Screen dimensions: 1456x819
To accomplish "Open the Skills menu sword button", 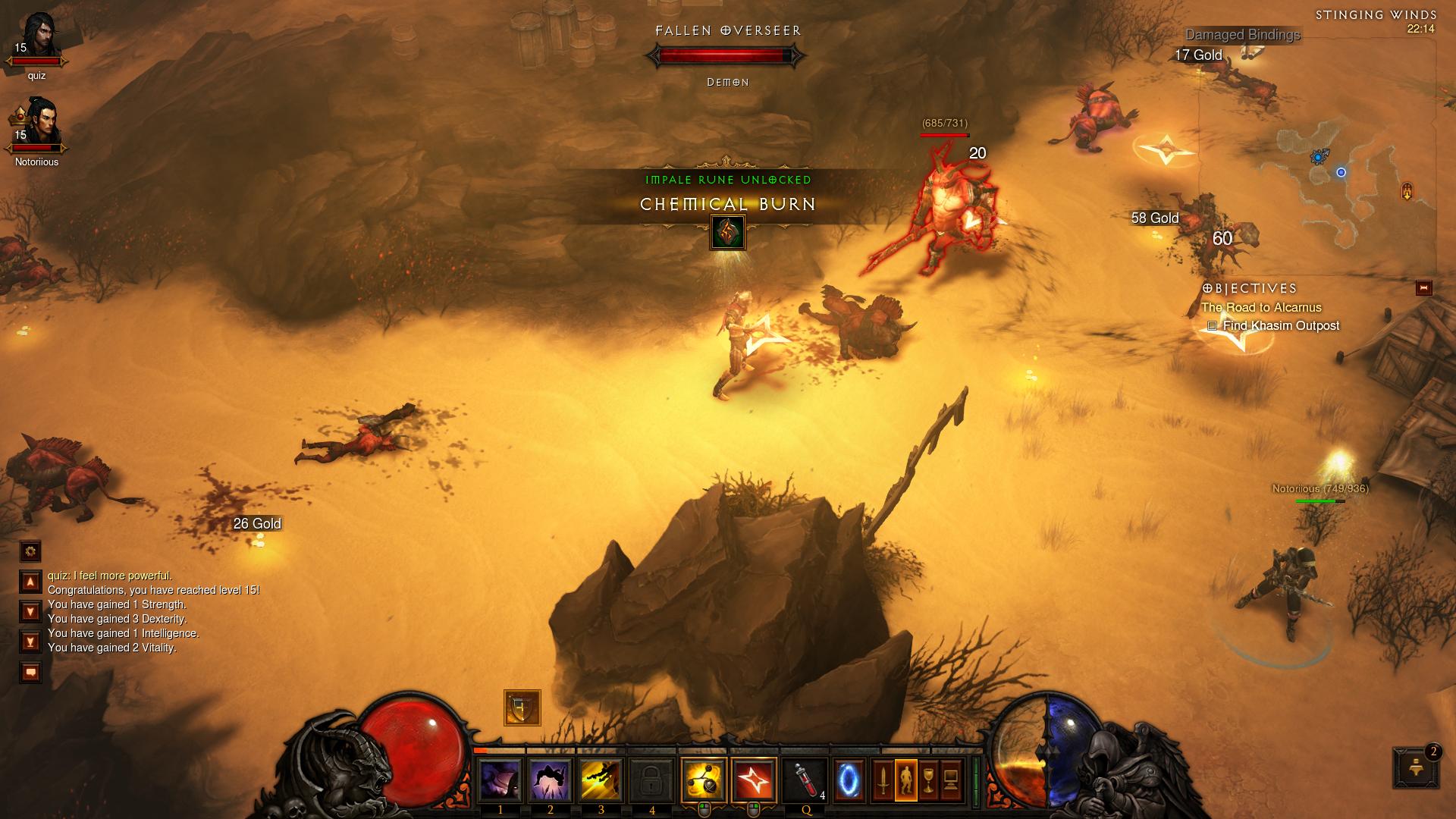I will tap(883, 780).
